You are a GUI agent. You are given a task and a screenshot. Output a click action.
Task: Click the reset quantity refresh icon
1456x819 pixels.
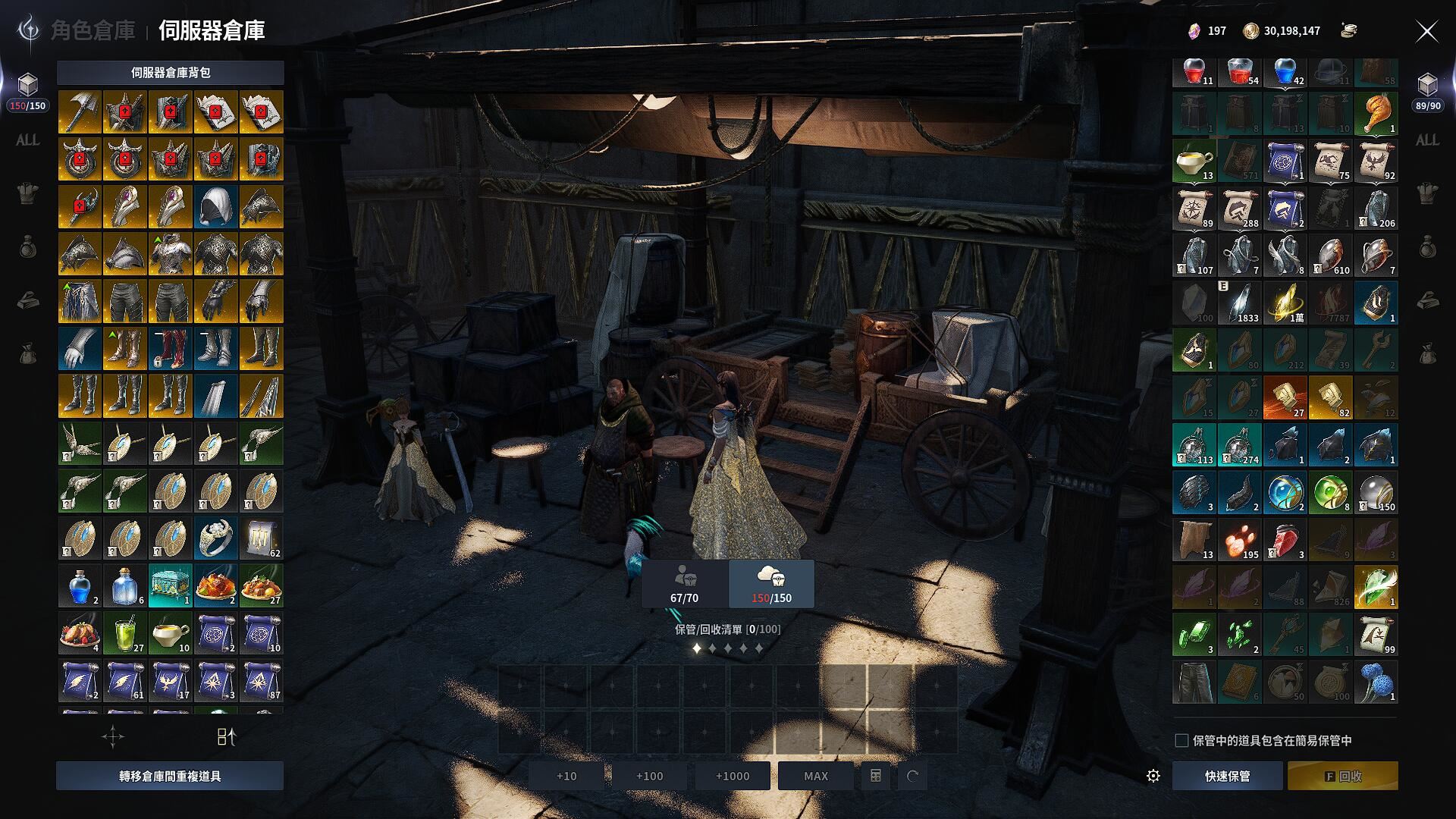coord(912,776)
